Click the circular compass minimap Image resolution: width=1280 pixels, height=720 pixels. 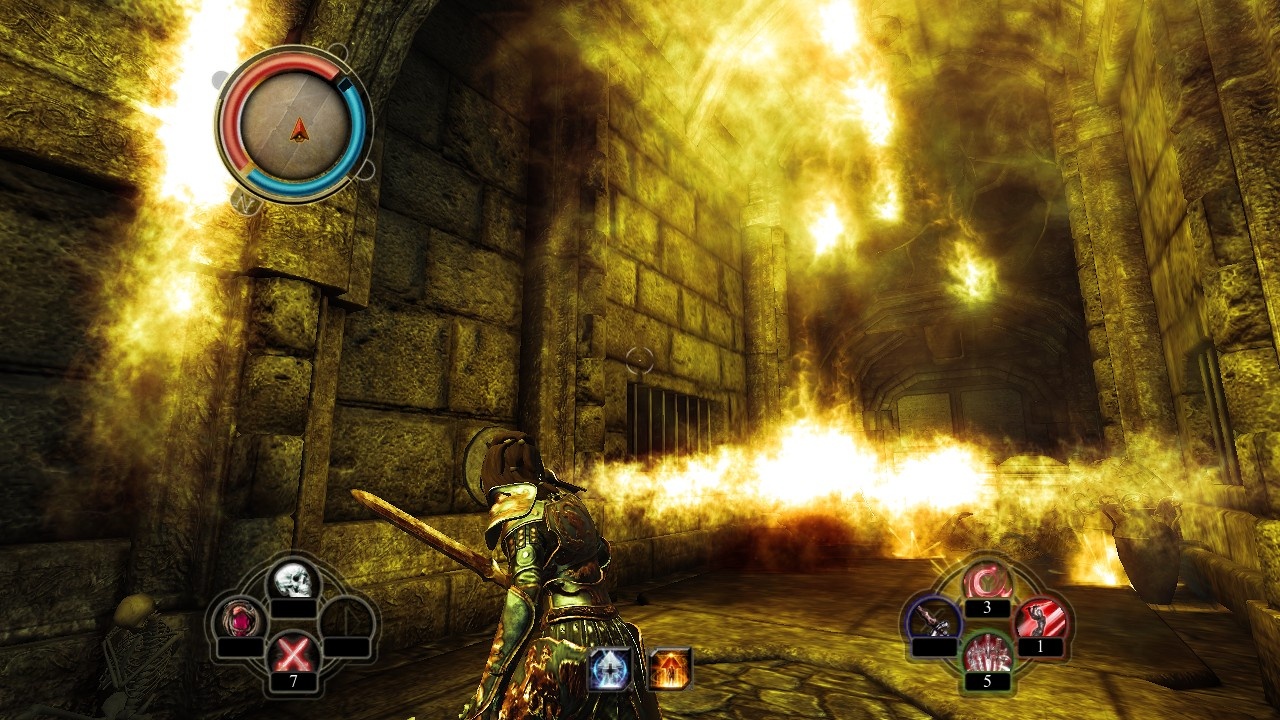point(296,125)
